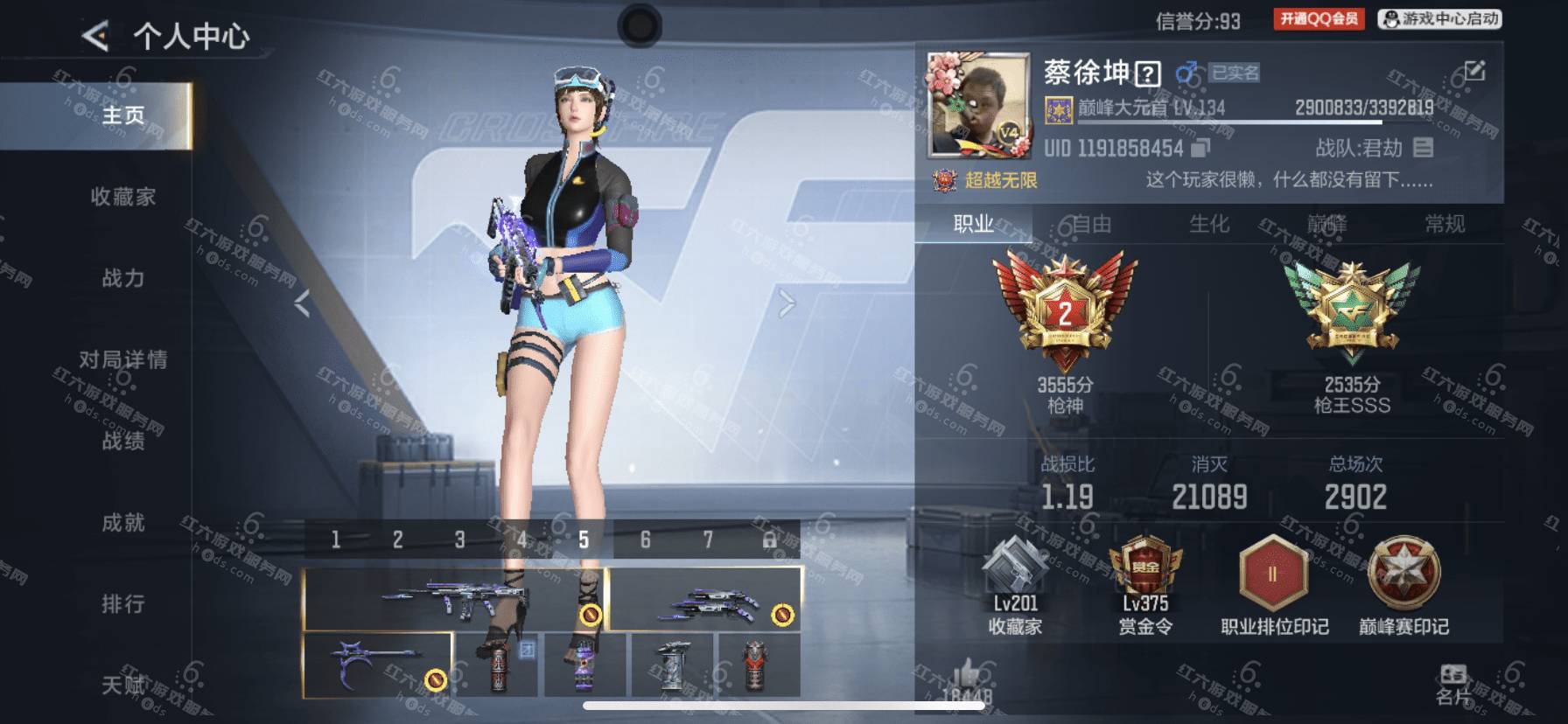The image size is (1568, 724).
Task: Open the 对局详情 match details page
Action: coord(122,359)
